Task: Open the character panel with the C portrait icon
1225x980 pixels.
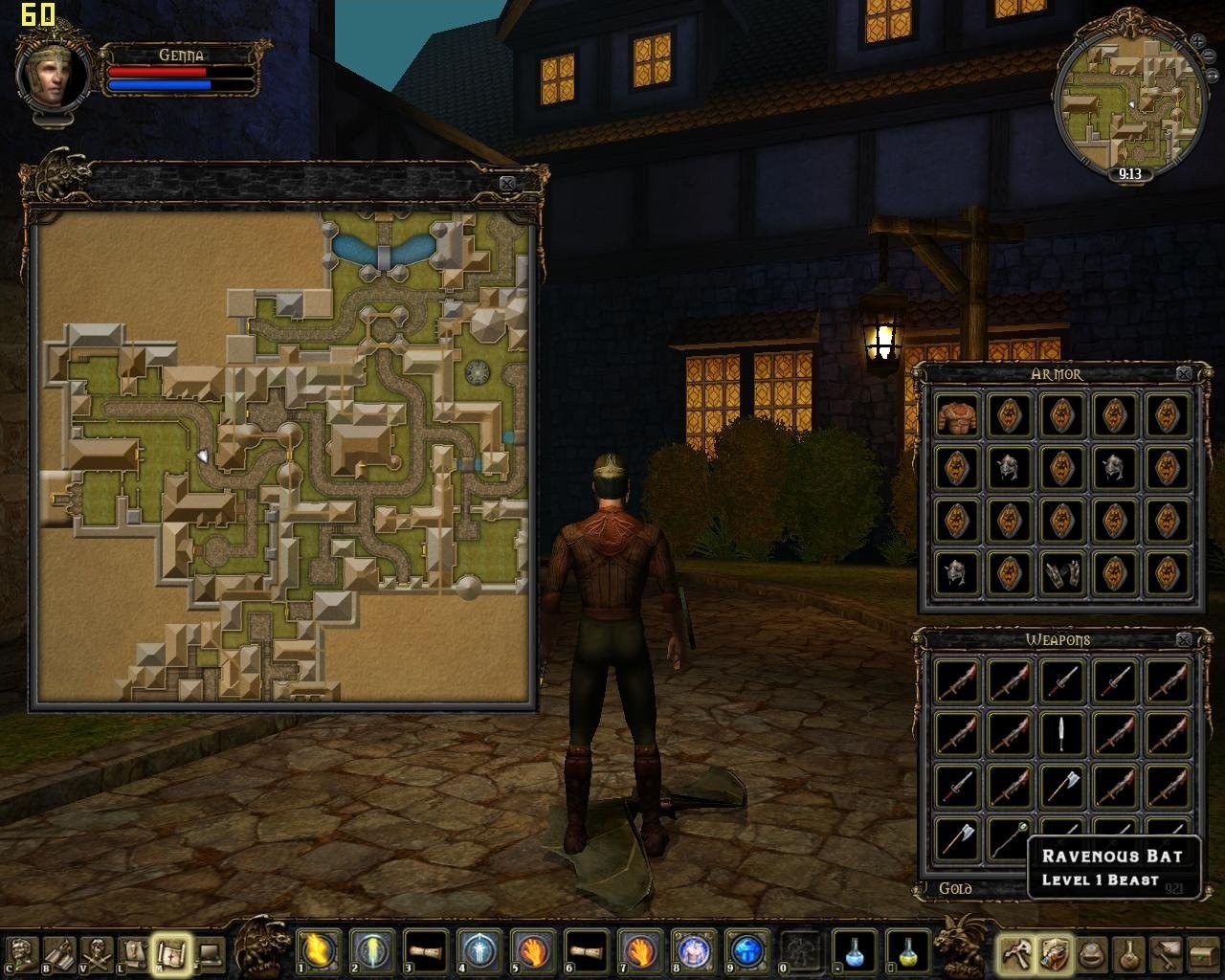Action: click(x=21, y=950)
